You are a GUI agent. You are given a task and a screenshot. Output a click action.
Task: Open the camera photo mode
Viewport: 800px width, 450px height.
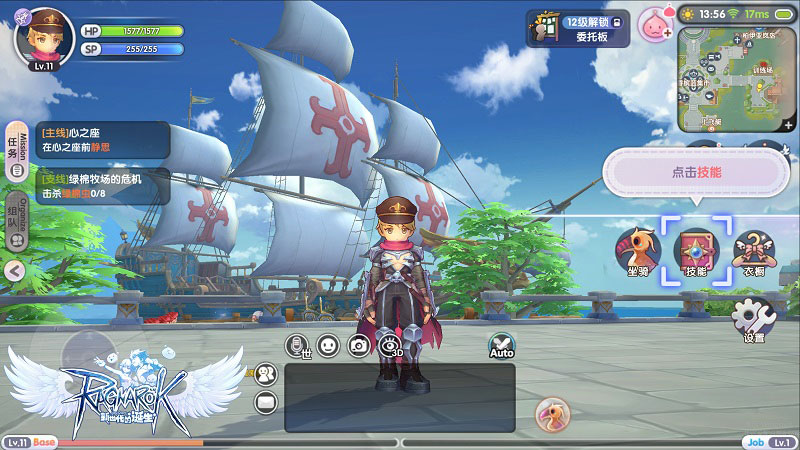pyautogui.click(x=358, y=346)
